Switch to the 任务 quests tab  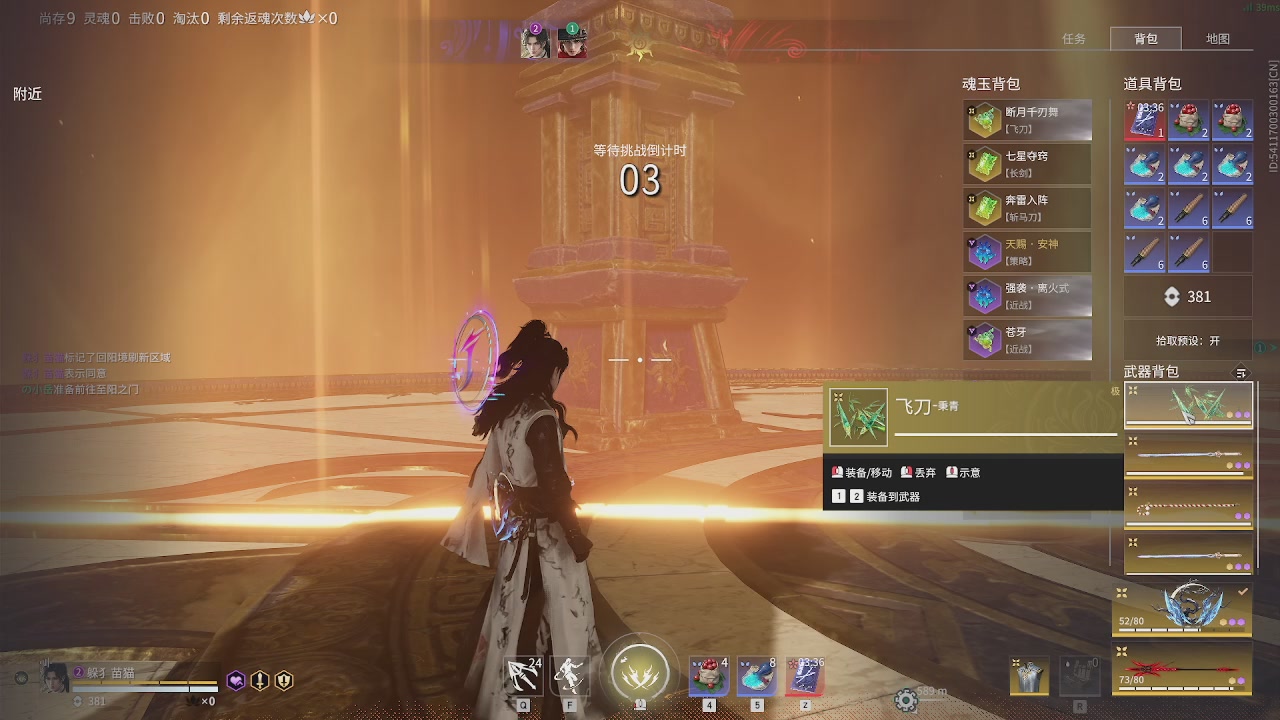[x=1074, y=39]
